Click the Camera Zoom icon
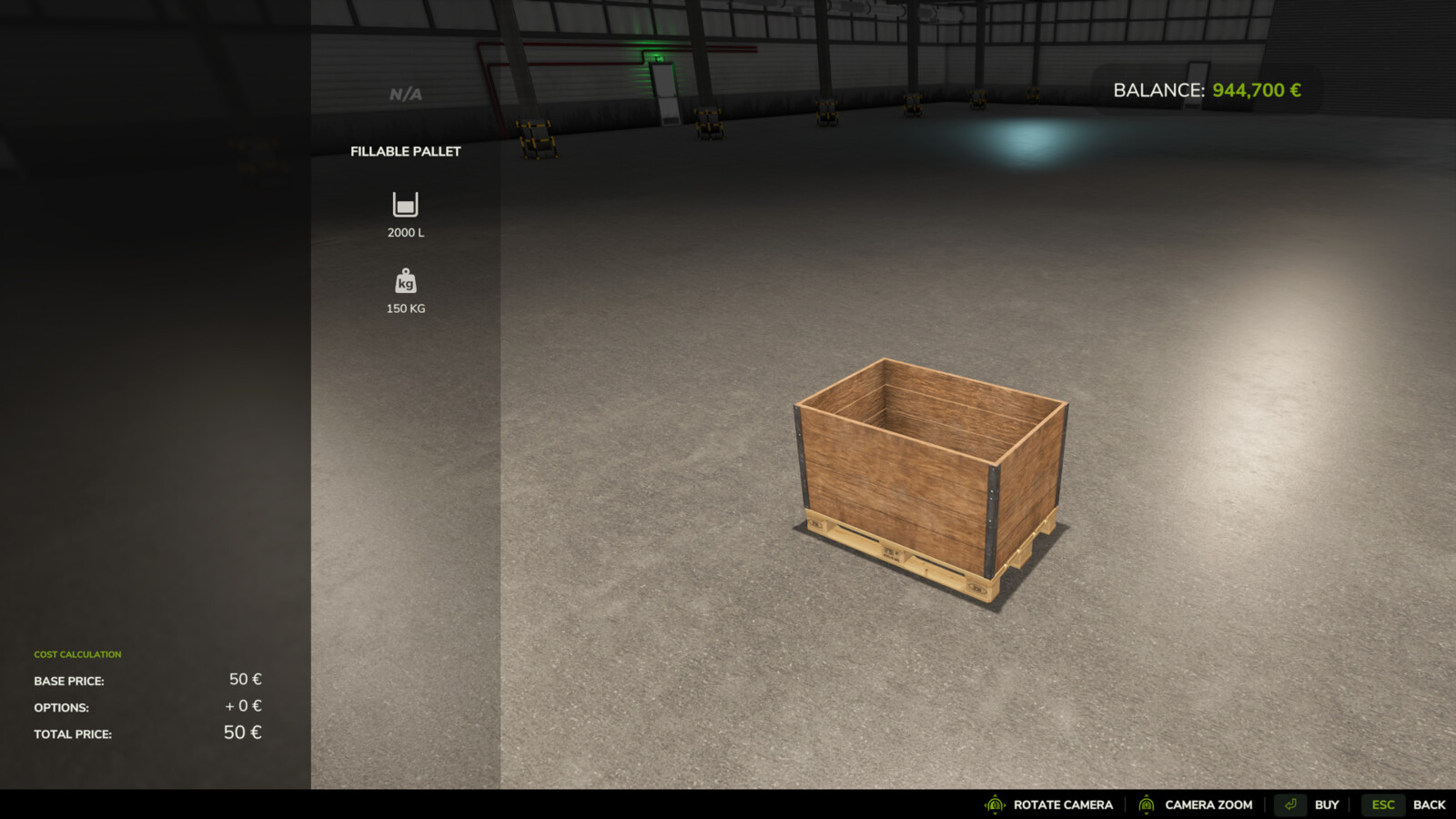Image resolution: width=1456 pixels, height=819 pixels. pos(1147,804)
